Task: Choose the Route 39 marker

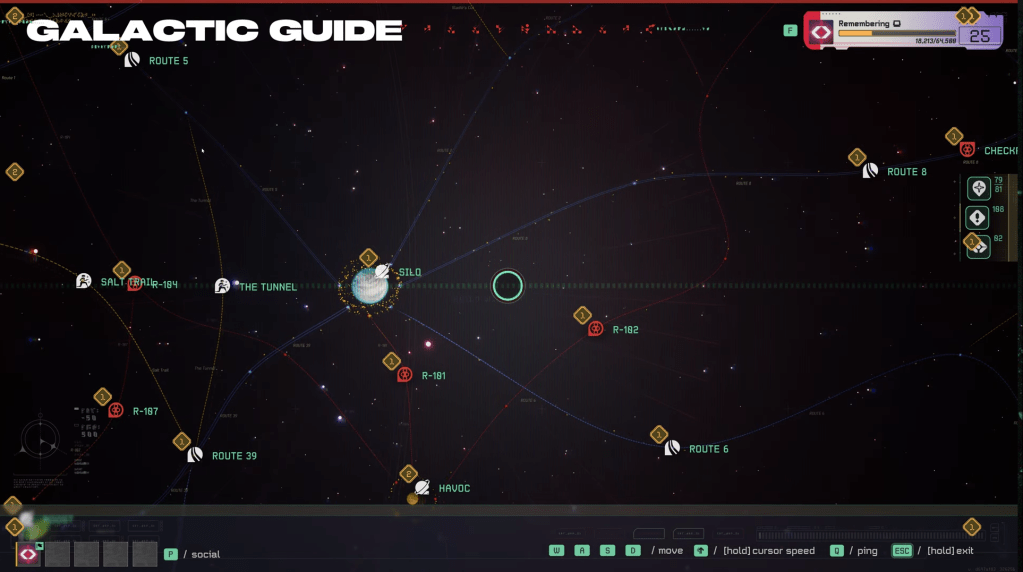Action: click(x=195, y=455)
